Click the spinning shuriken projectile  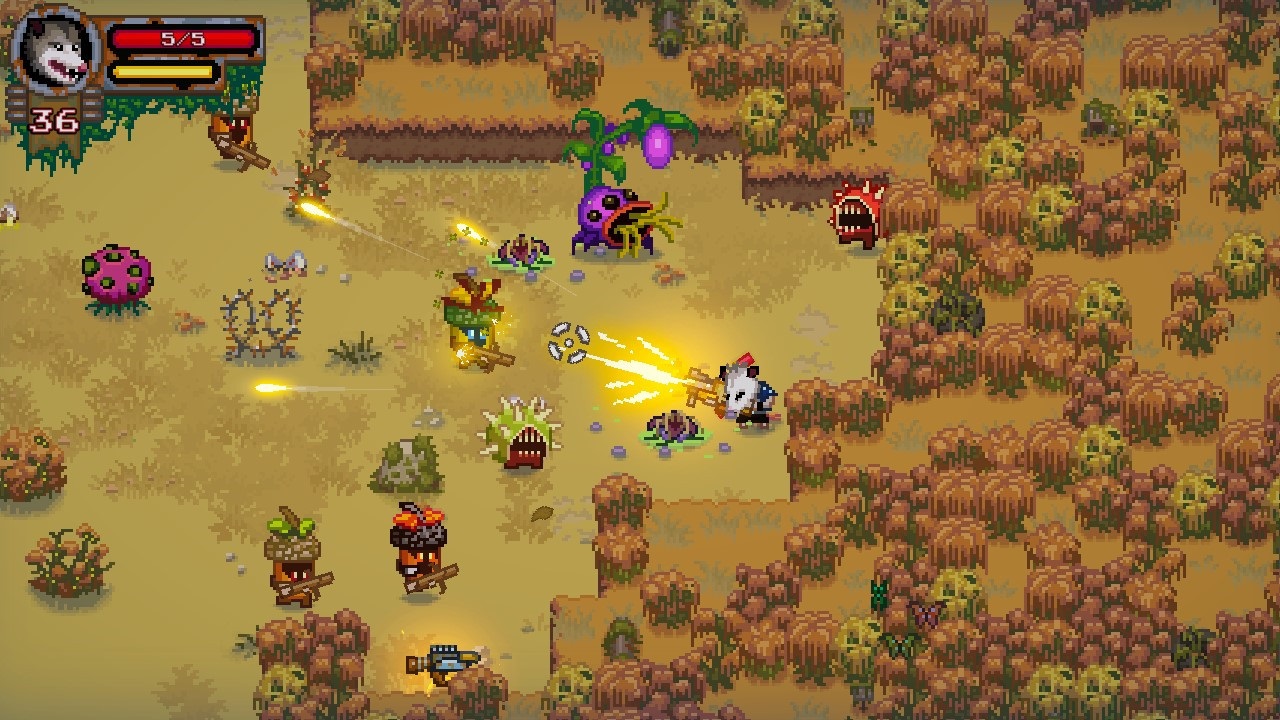(567, 345)
